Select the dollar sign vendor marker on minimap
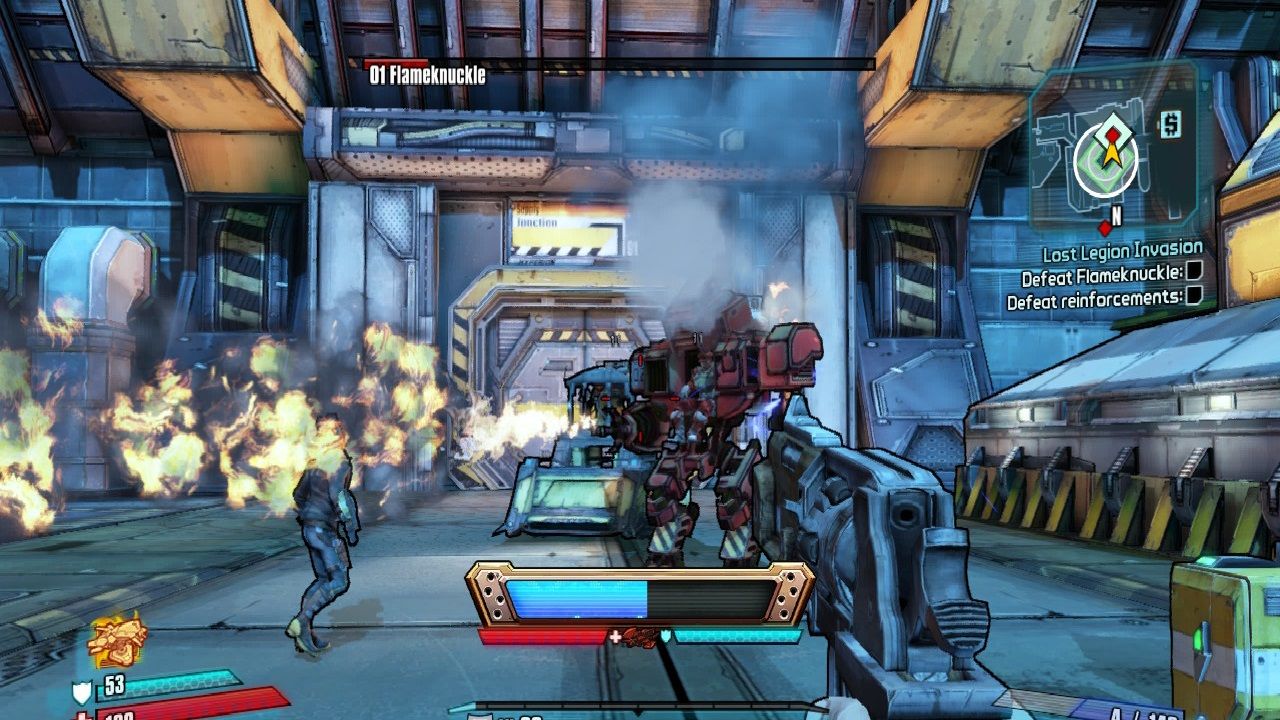 click(1171, 124)
